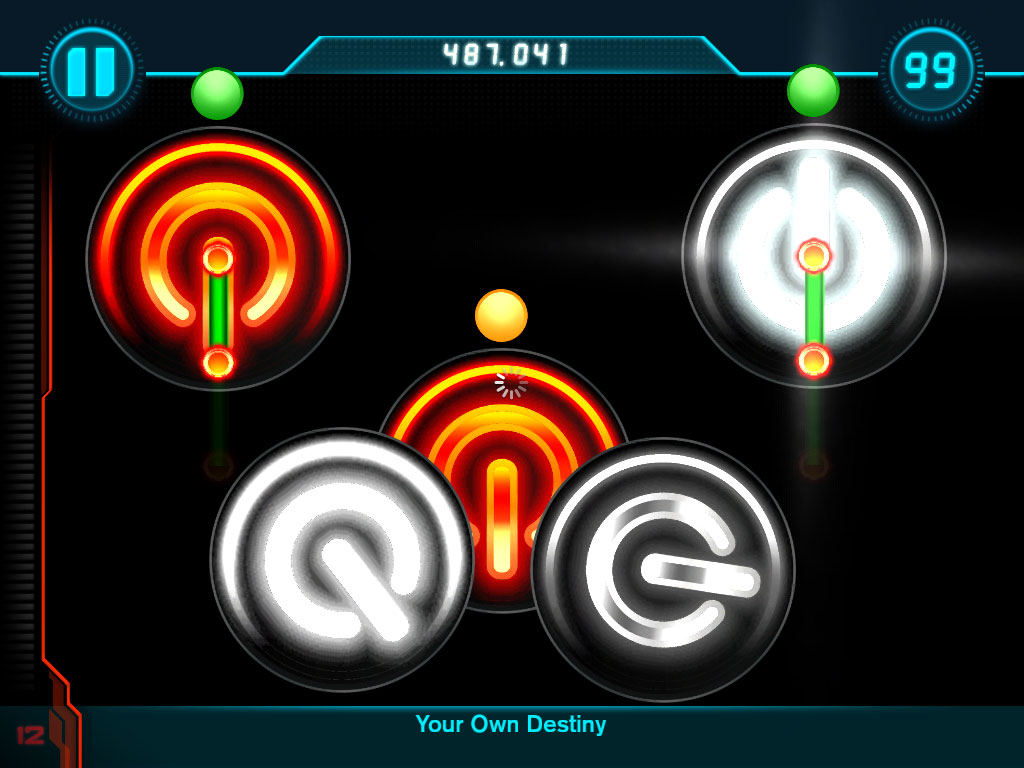Image resolution: width=1024 pixels, height=768 pixels.
Task: Tap the red disc with green bar
Action: coord(218,258)
